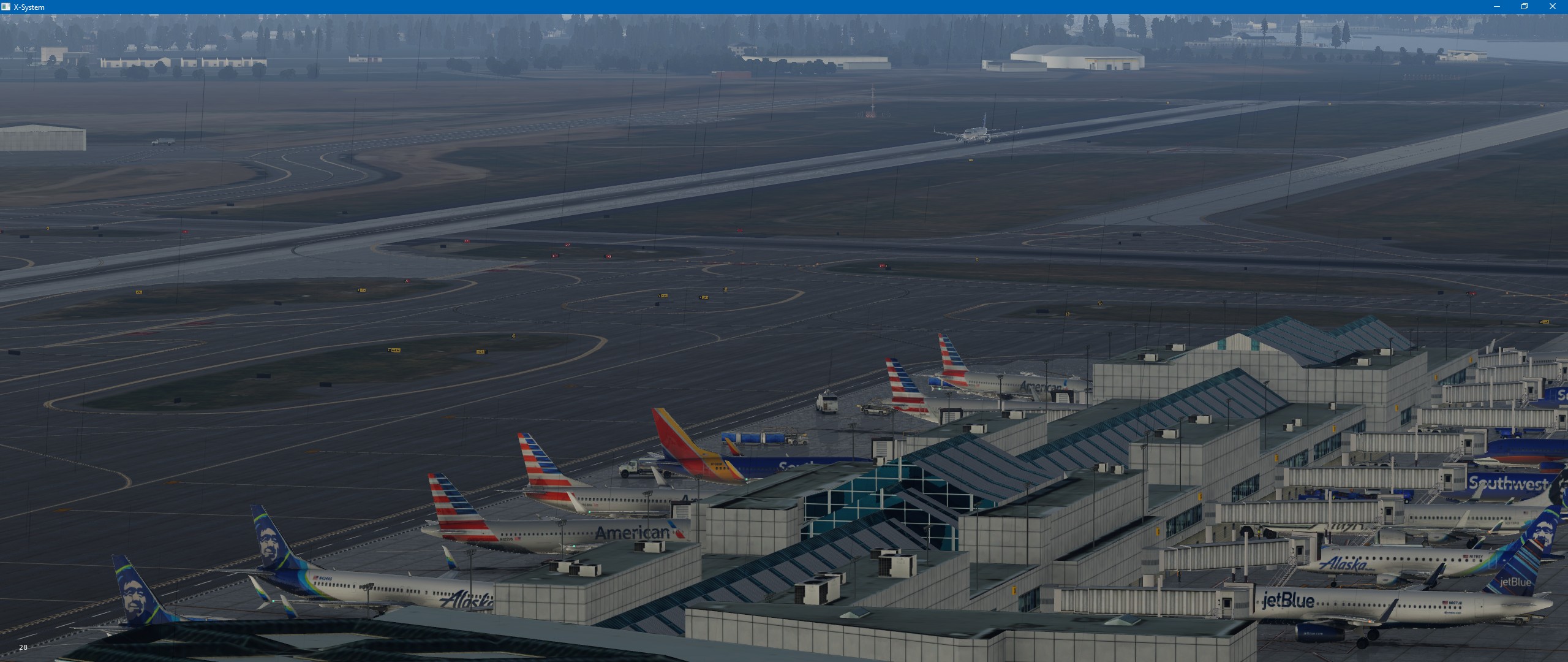Viewport: 1568px width, 662px height.
Task: Close the X-System window
Action: (1552, 7)
